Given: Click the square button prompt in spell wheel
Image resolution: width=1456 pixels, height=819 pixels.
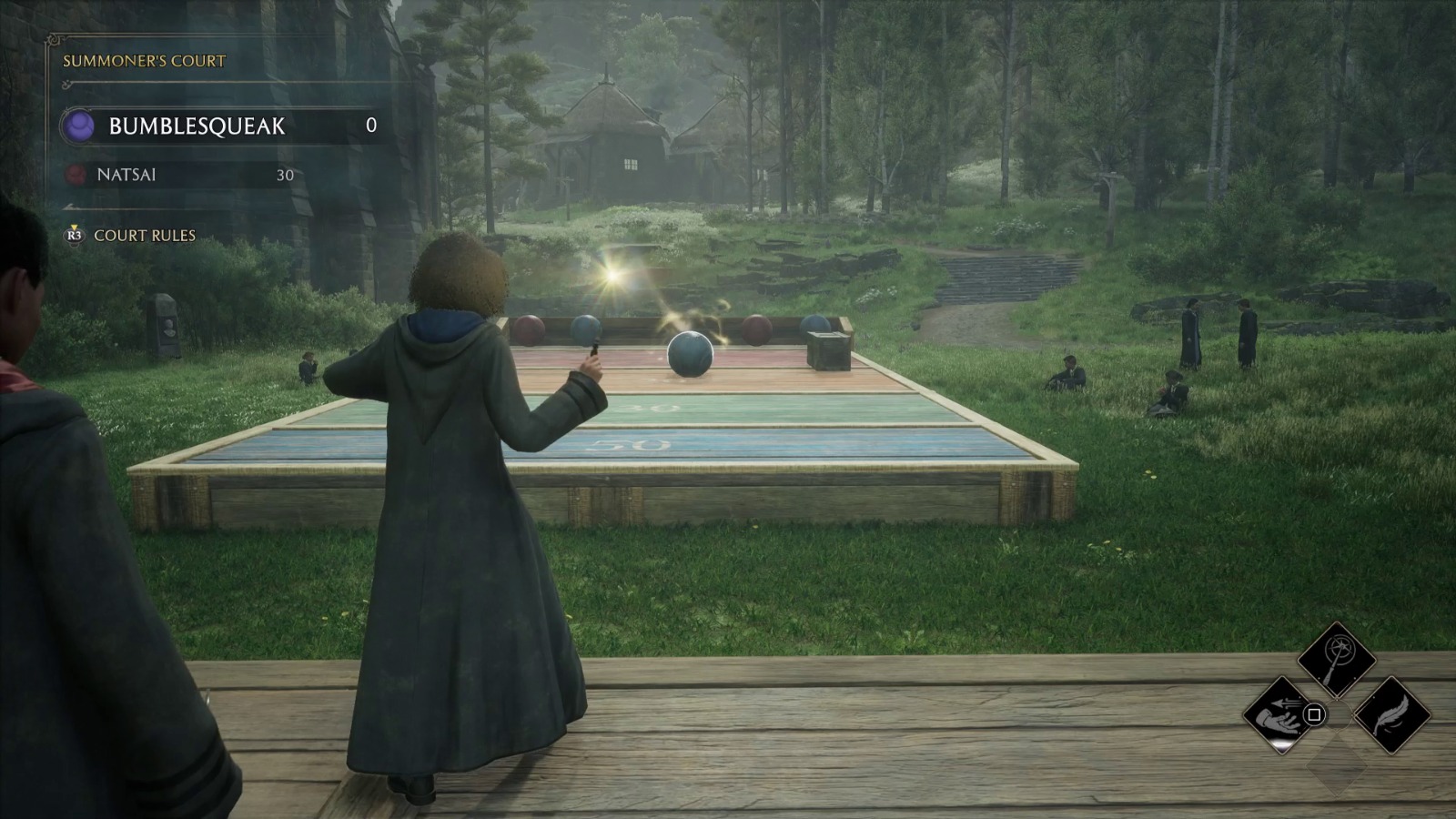Looking at the screenshot, I should [1314, 714].
